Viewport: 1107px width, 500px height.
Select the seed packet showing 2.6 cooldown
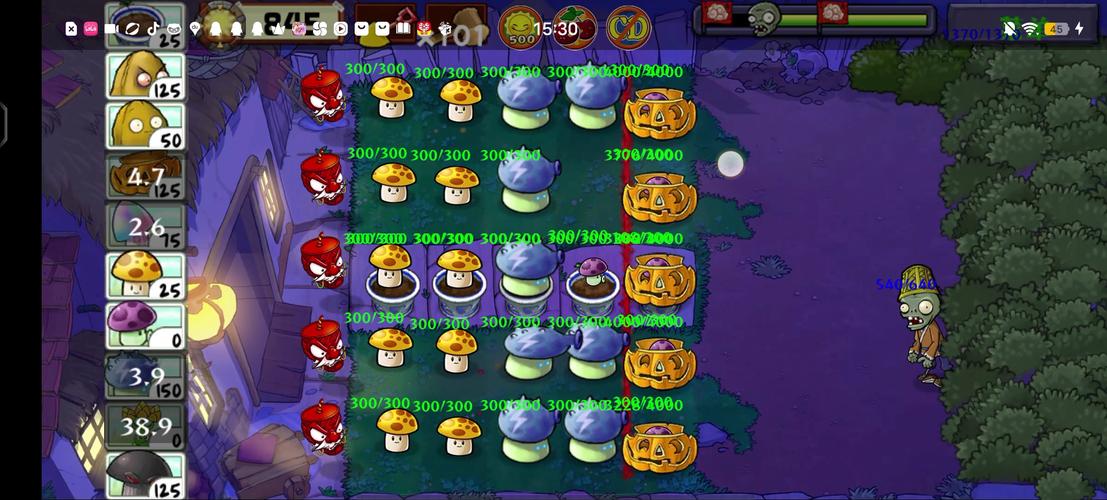coord(146,227)
